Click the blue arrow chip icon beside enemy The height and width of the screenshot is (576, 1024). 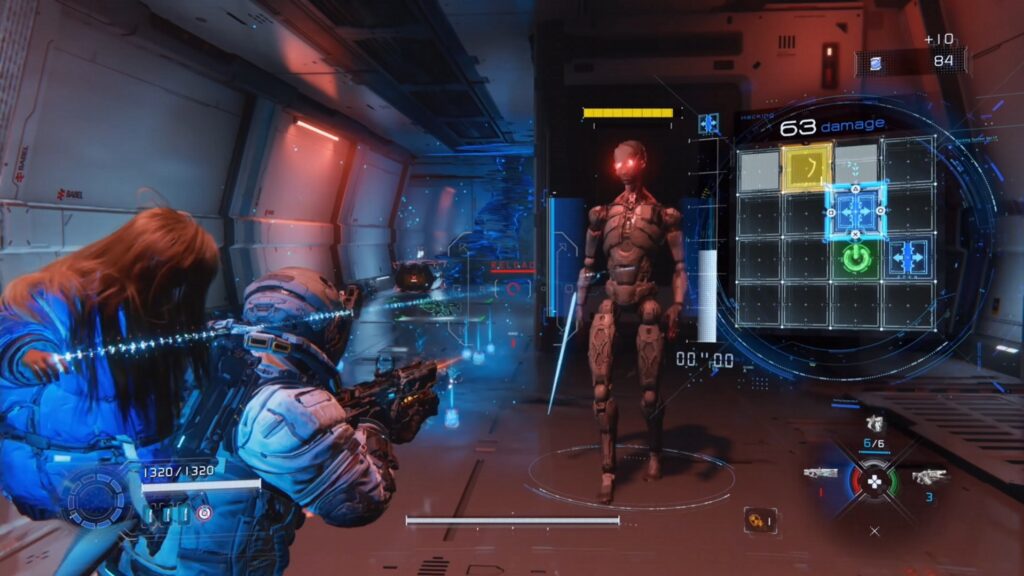[709, 123]
